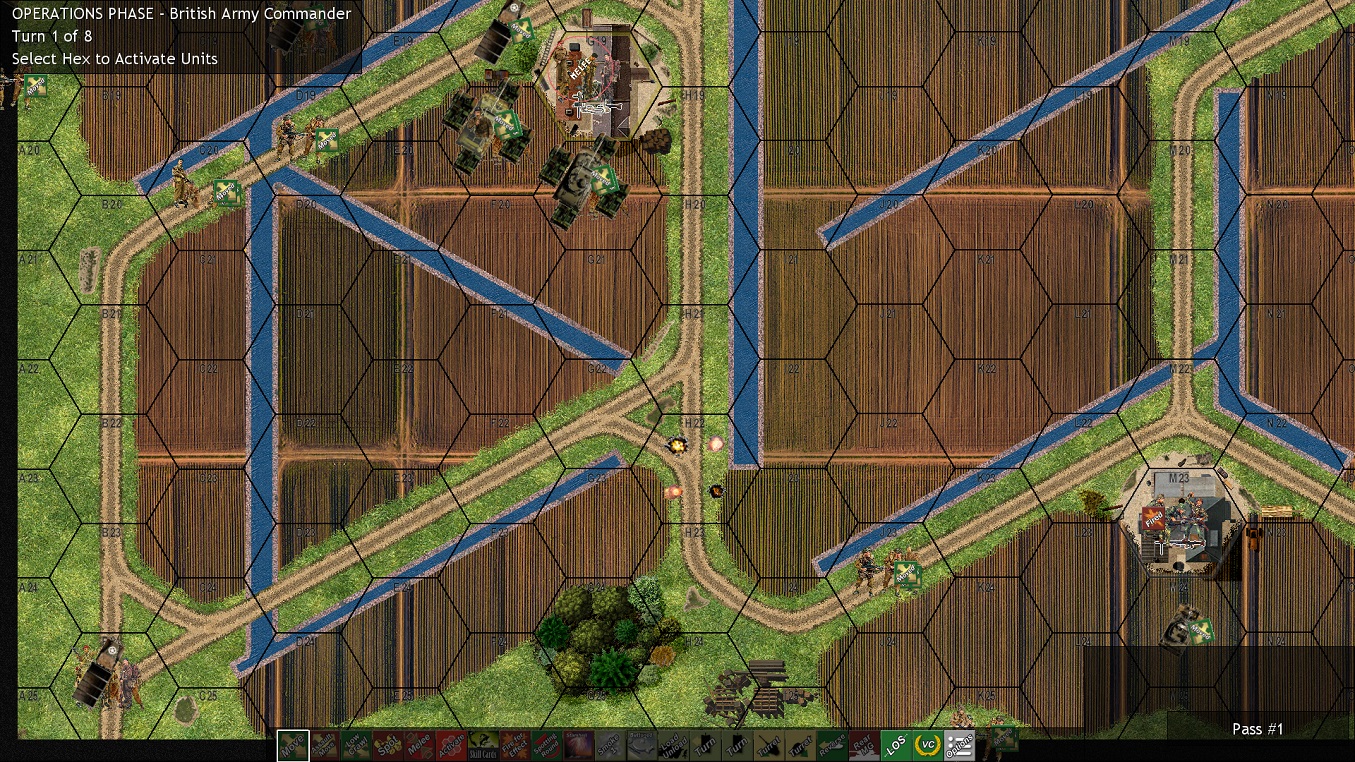Image resolution: width=1355 pixels, height=762 pixels.
Task: Click the Rear MG command
Action: tap(864, 745)
